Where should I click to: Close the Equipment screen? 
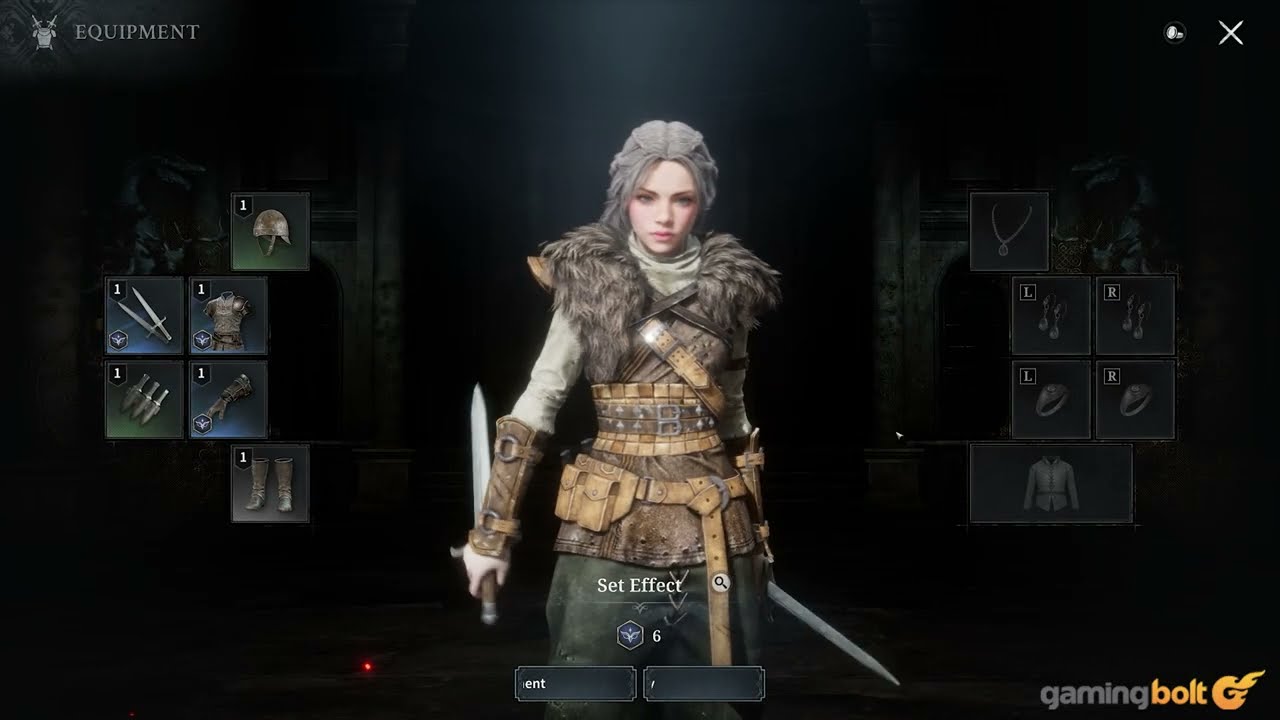(x=1231, y=33)
